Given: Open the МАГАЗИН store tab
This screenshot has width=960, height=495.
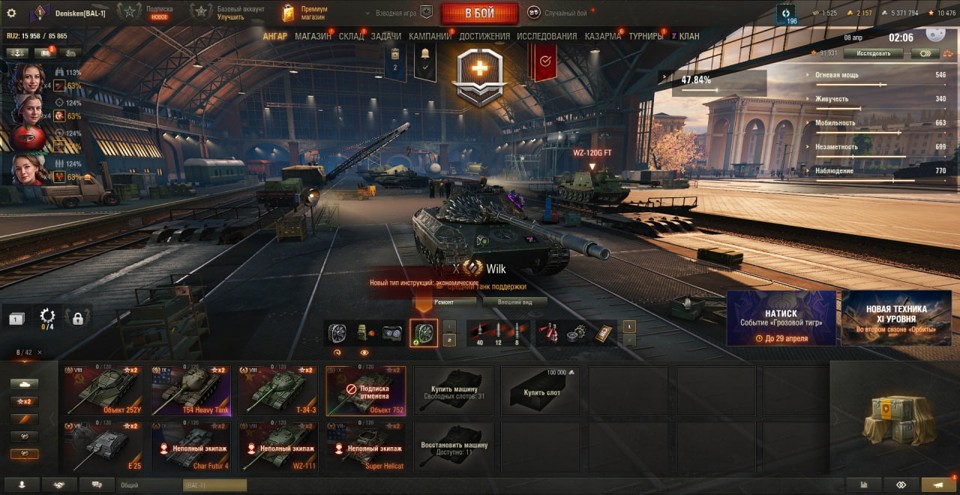Looking at the screenshot, I should 313,37.
